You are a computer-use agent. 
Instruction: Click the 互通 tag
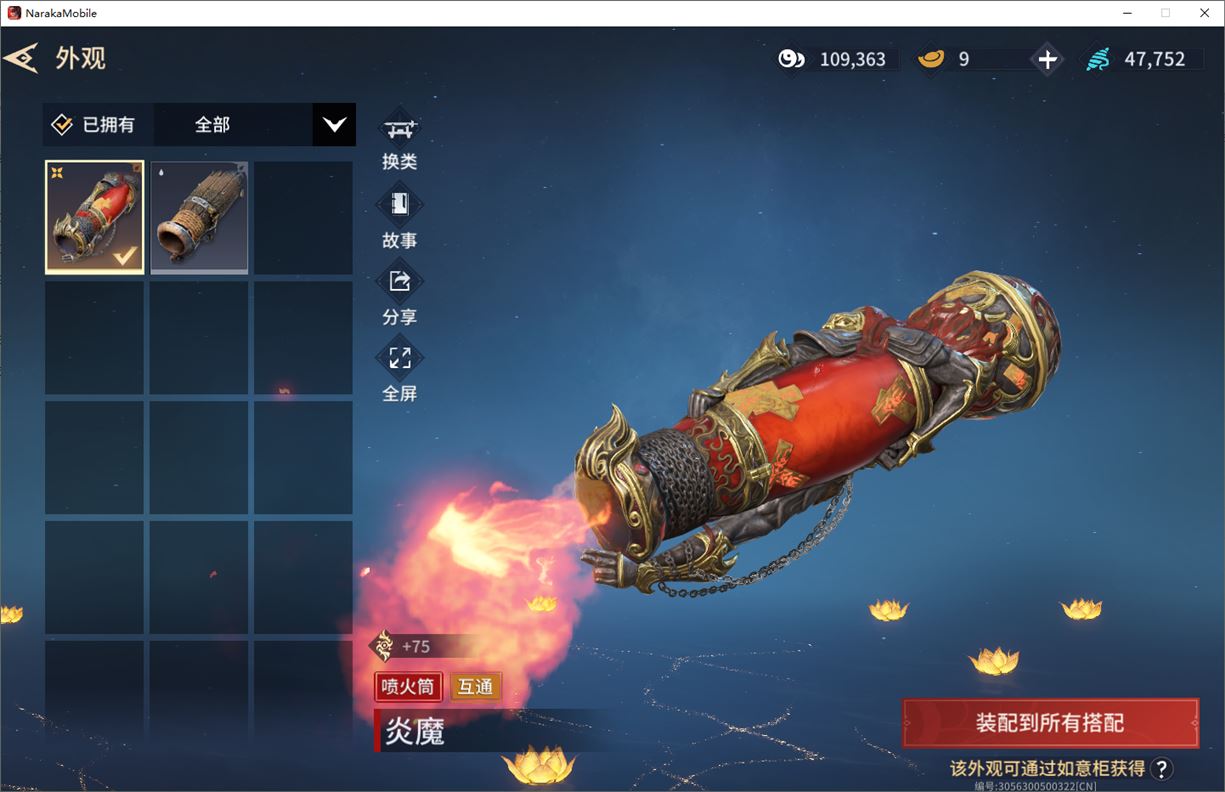click(x=475, y=687)
